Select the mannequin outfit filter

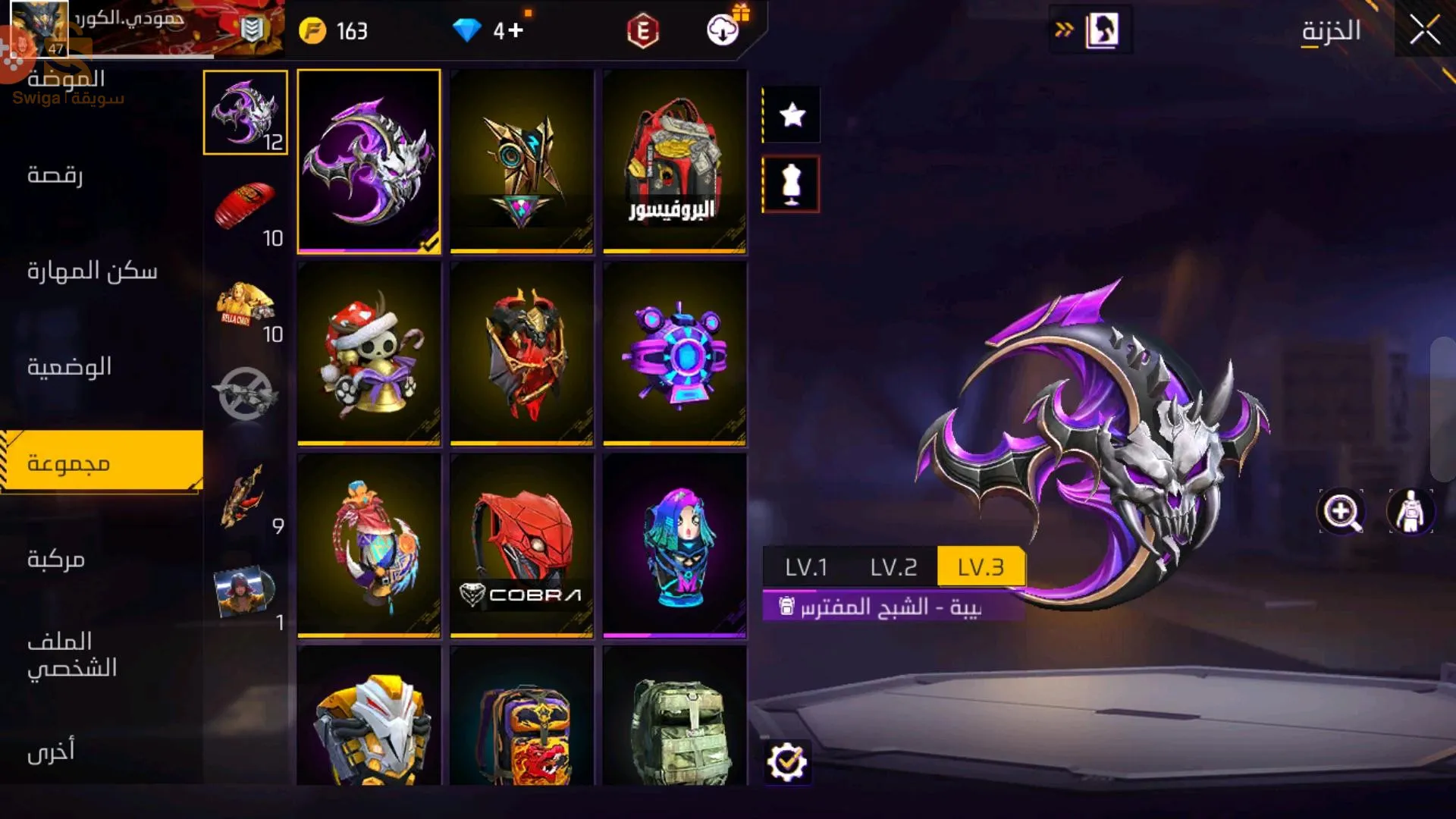click(x=792, y=184)
